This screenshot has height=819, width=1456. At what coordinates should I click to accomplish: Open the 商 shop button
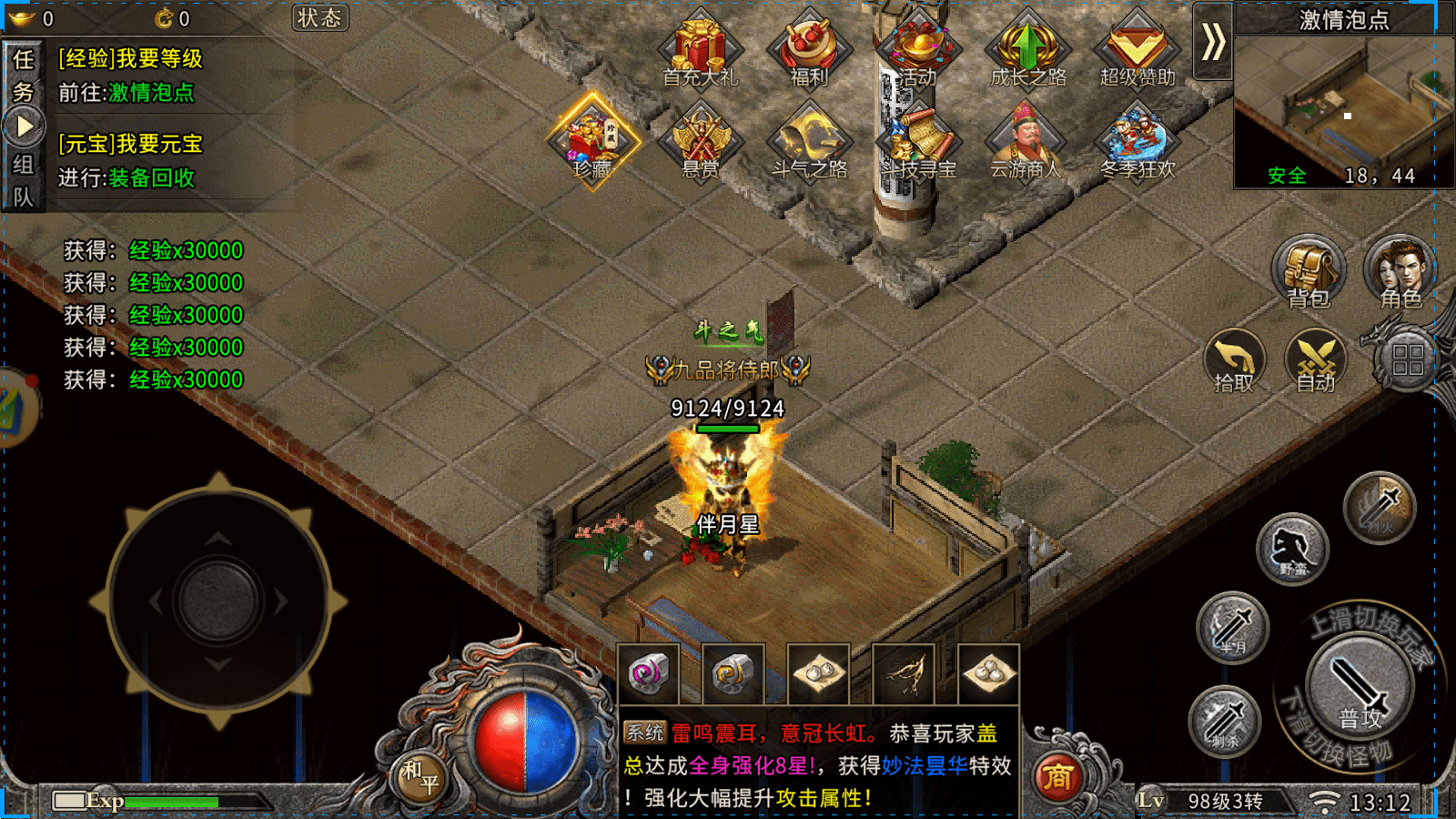point(1057,776)
